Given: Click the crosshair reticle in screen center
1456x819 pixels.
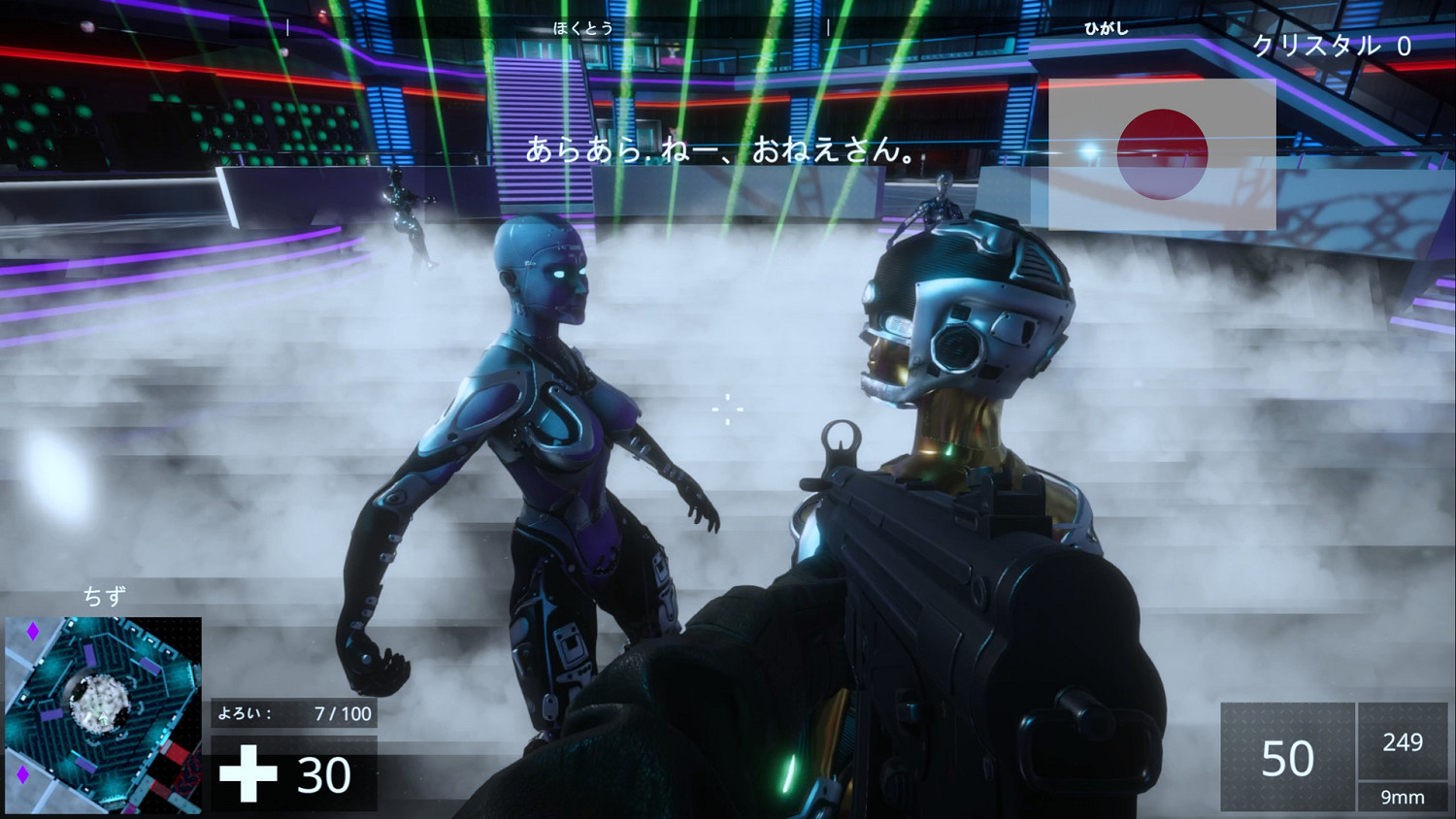Looking at the screenshot, I should (x=726, y=411).
